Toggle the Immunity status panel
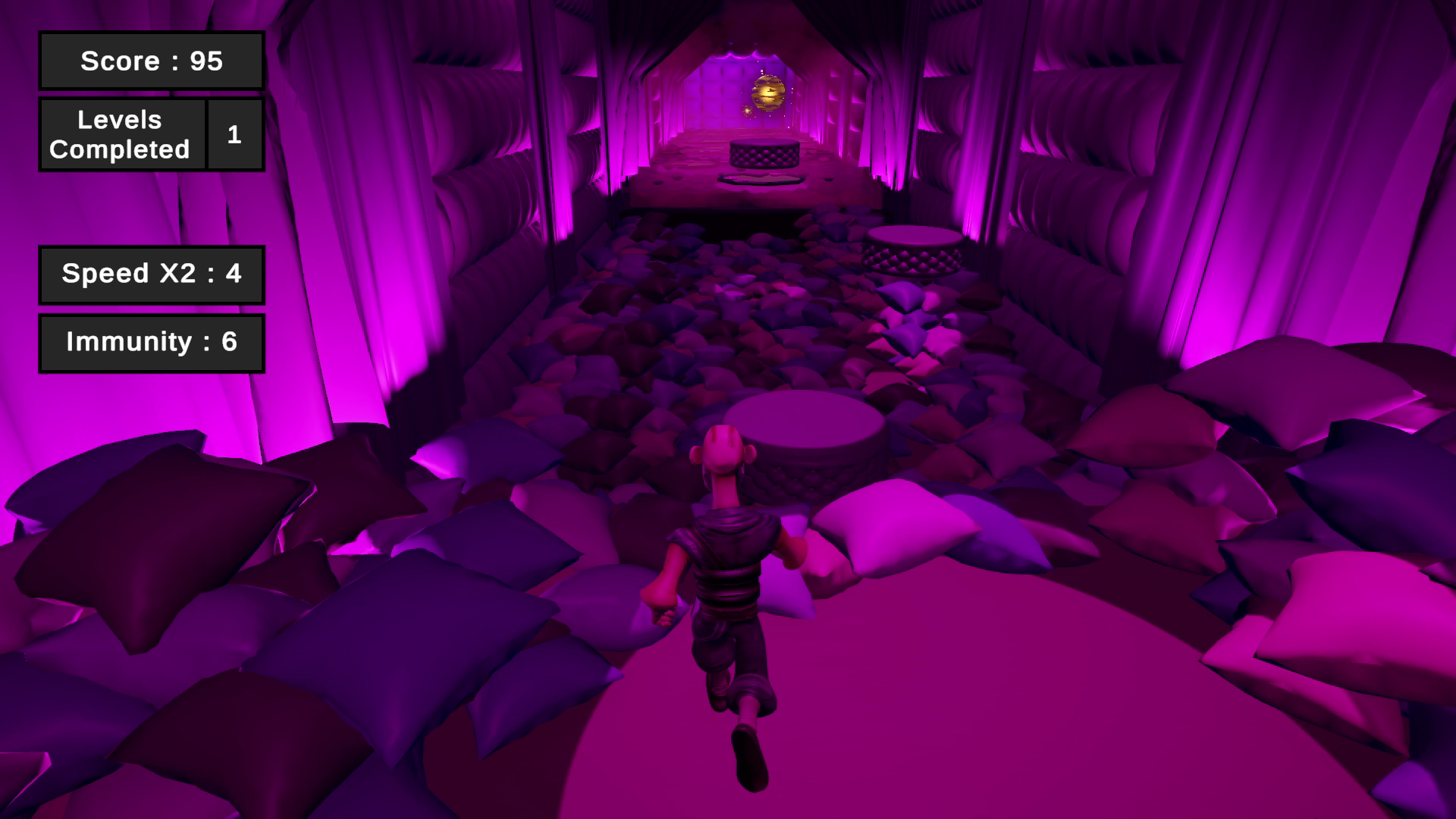The height and width of the screenshot is (819, 1456). pos(151,342)
